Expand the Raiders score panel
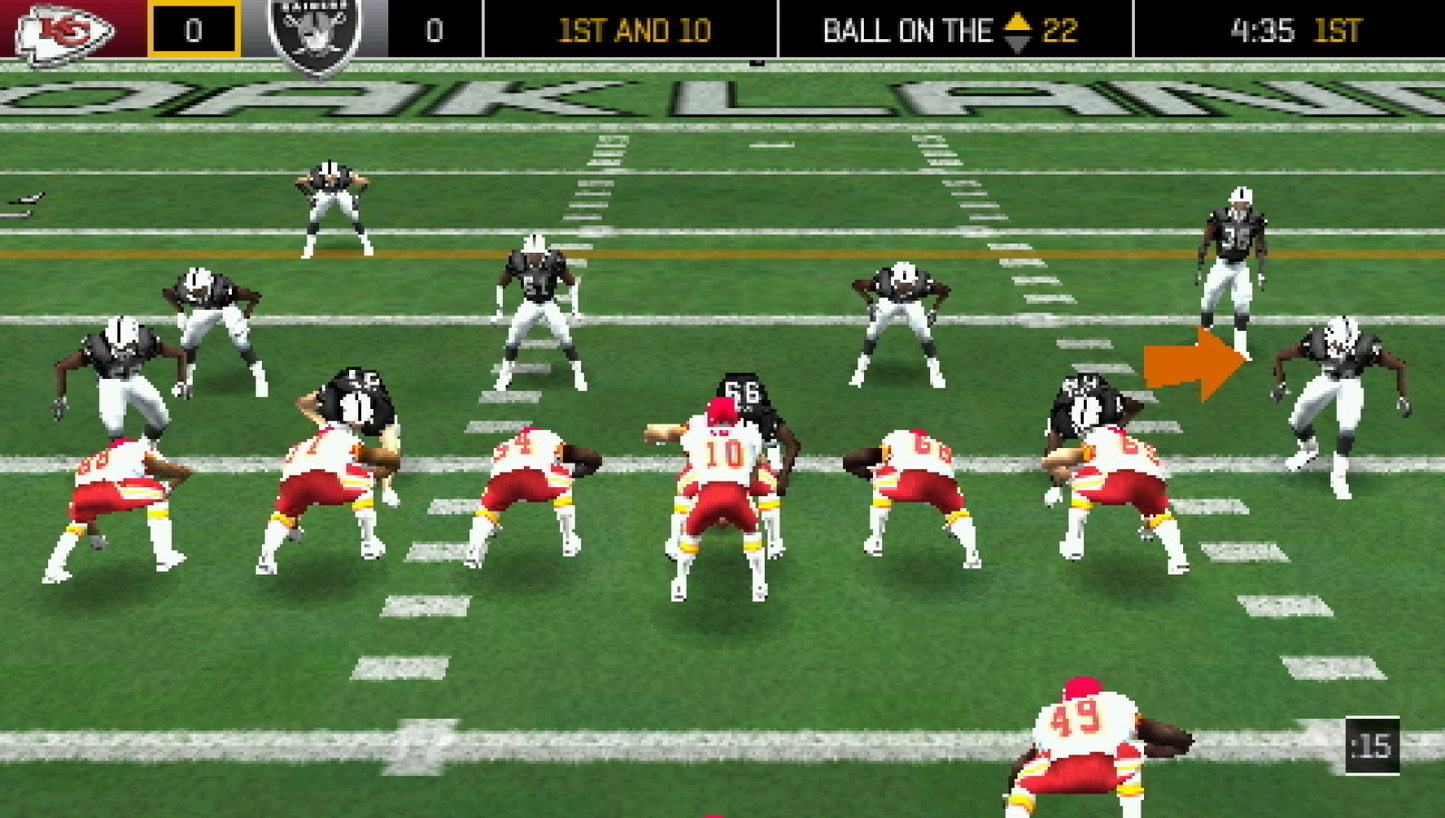The width and height of the screenshot is (1445, 818). coord(435,29)
